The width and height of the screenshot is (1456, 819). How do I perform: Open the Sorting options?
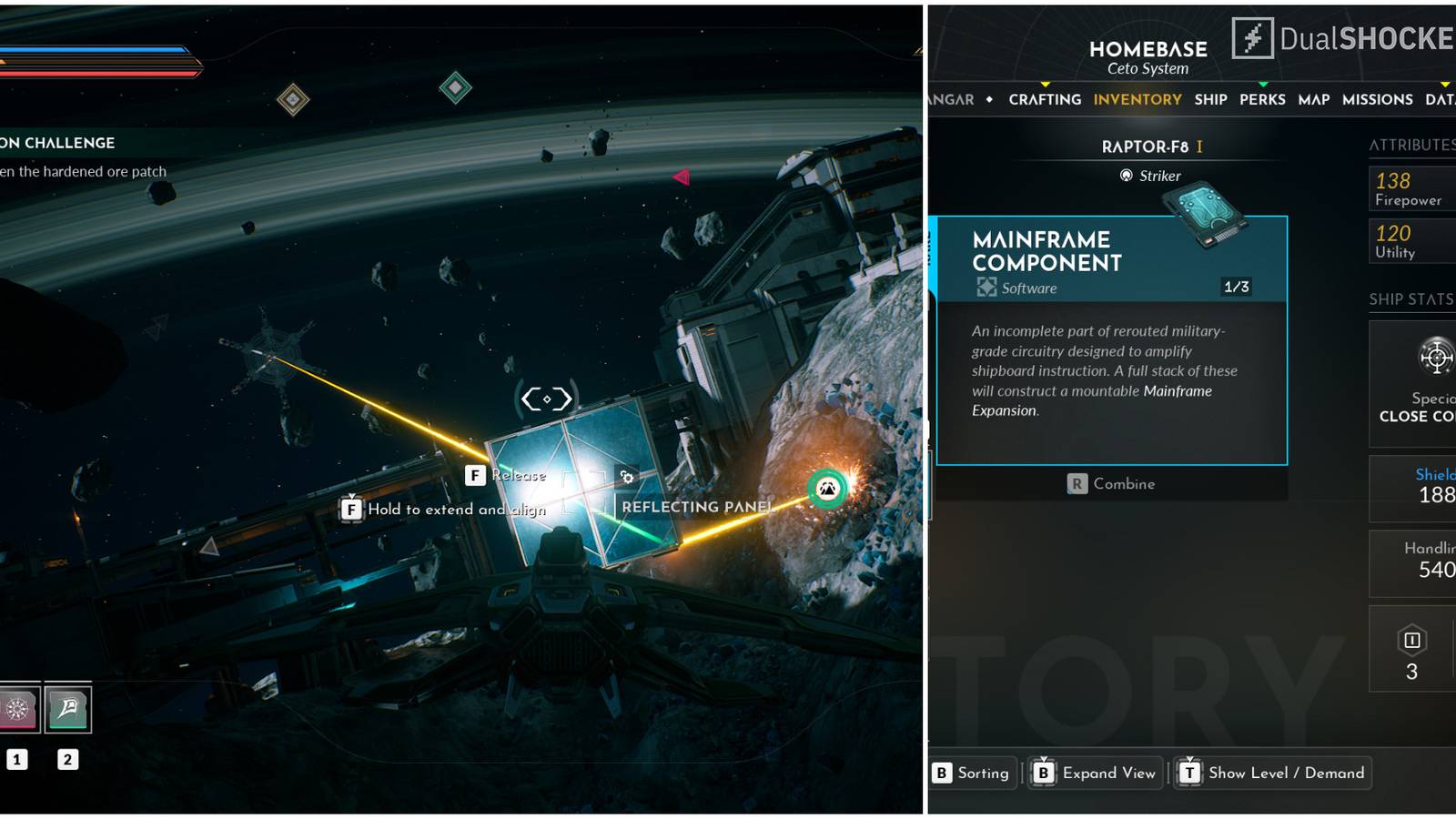972,773
